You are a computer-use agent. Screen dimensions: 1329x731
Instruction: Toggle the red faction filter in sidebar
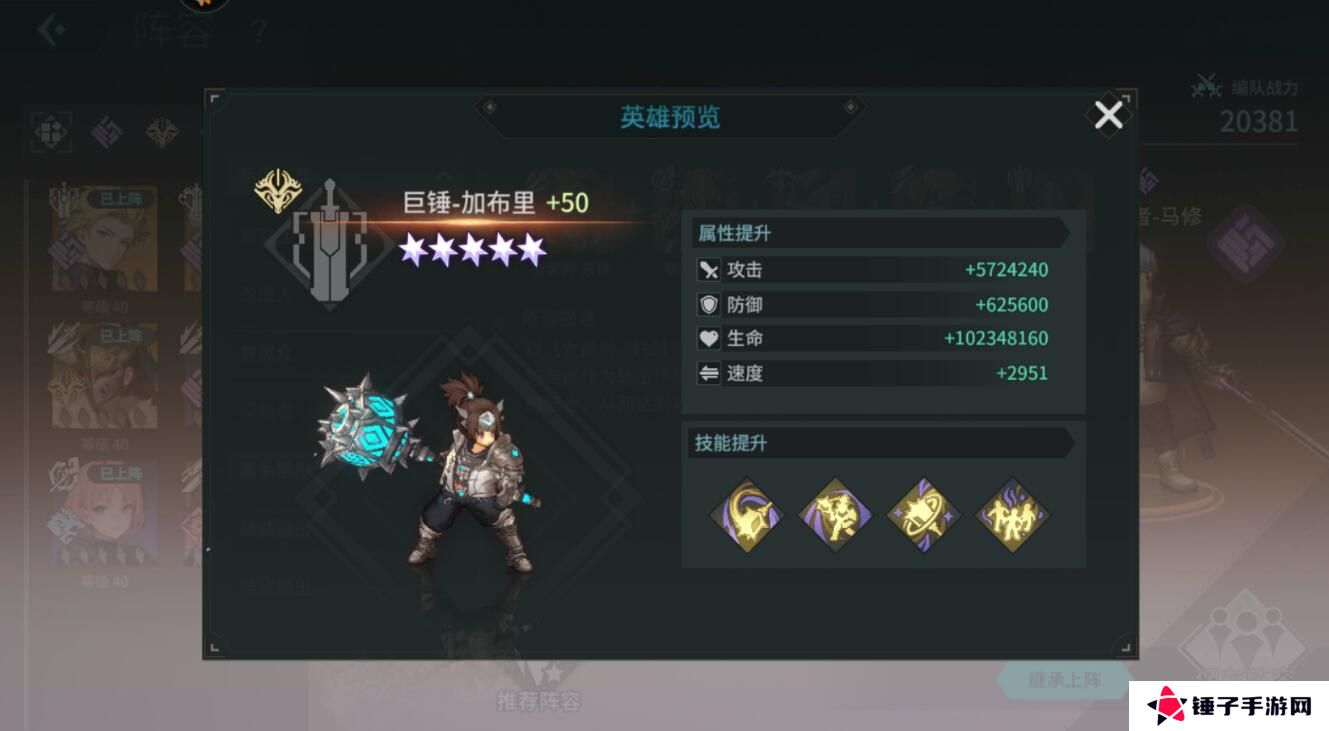pos(51,131)
